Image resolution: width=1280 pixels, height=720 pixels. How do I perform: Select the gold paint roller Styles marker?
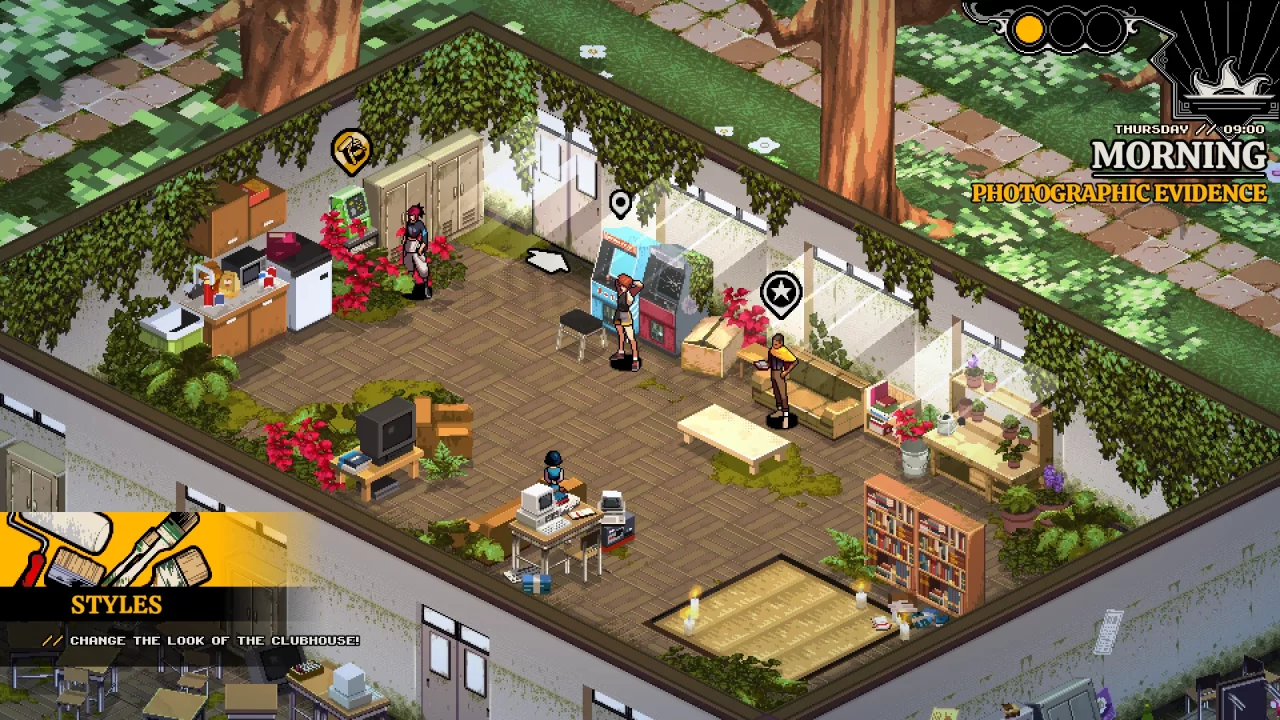pos(351,150)
